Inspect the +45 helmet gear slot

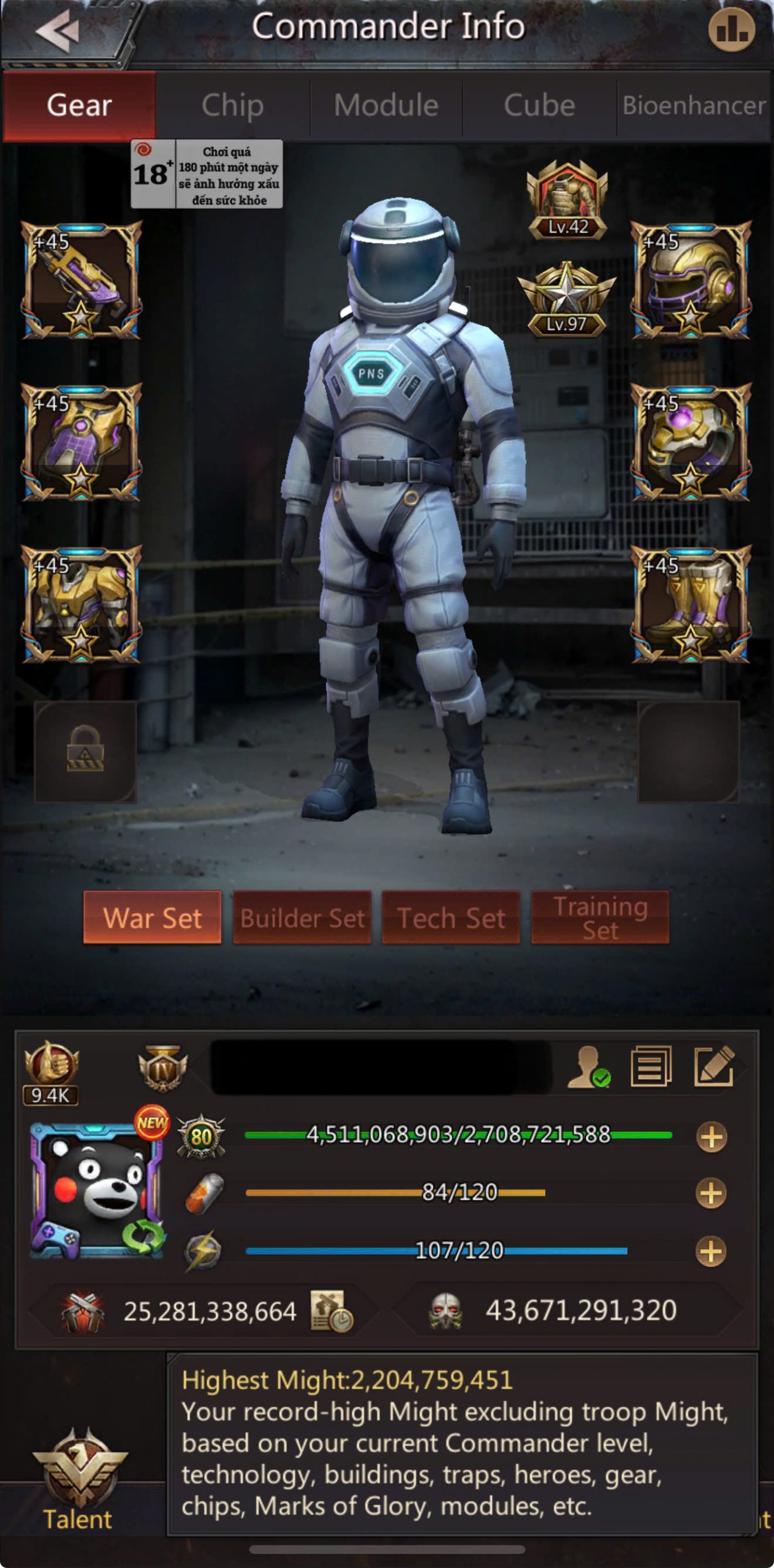690,280
